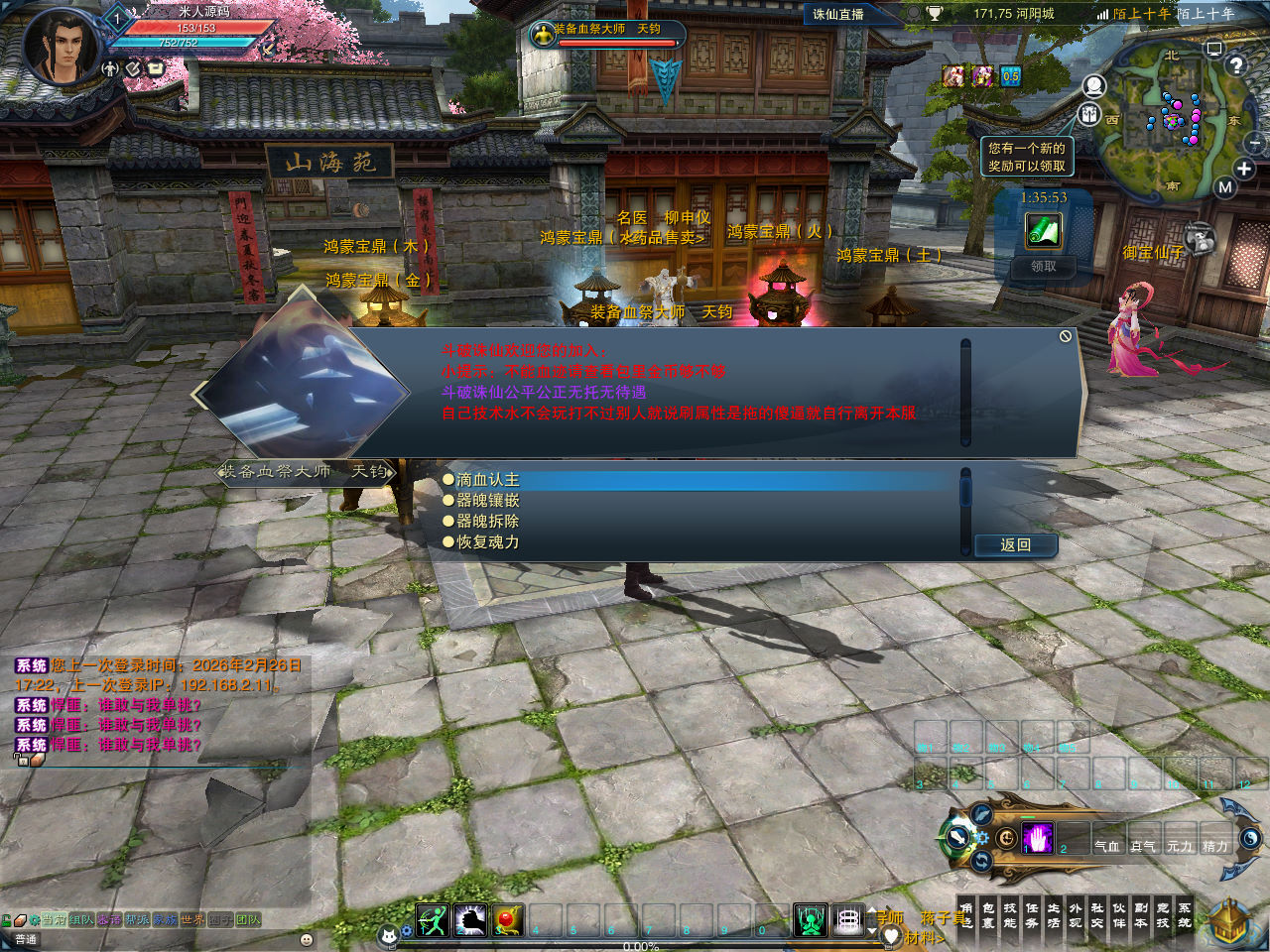The width and height of the screenshot is (1270, 952).
Task: Switch chat to the 世界 channel tab
Action: 191,920
